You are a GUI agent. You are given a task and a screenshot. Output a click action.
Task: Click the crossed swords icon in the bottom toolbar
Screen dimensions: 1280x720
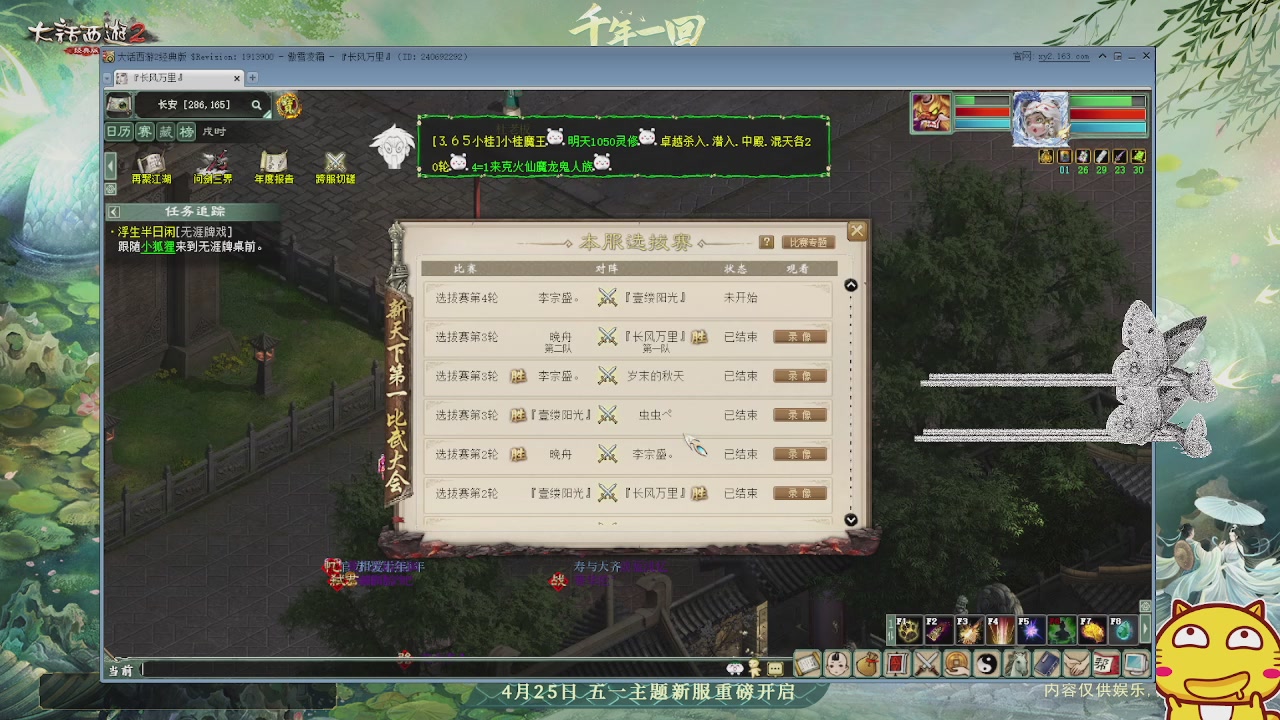point(927,663)
